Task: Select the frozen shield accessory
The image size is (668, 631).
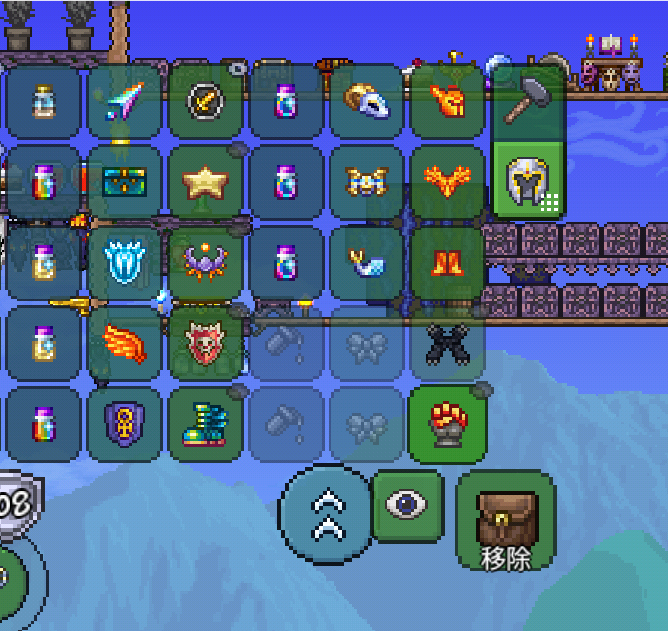Action: coord(125,263)
